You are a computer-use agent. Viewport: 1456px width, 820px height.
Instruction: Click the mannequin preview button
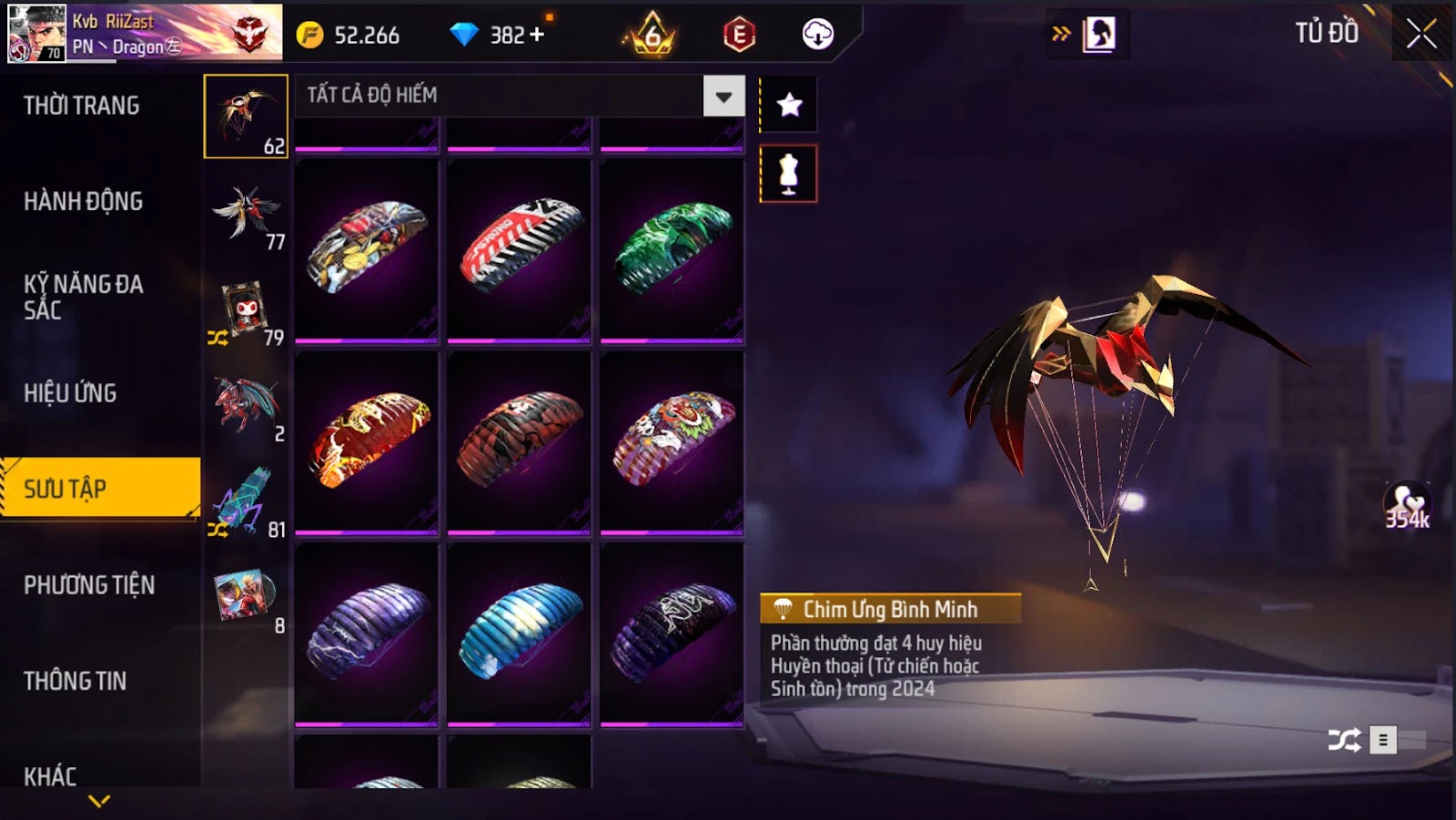click(789, 174)
